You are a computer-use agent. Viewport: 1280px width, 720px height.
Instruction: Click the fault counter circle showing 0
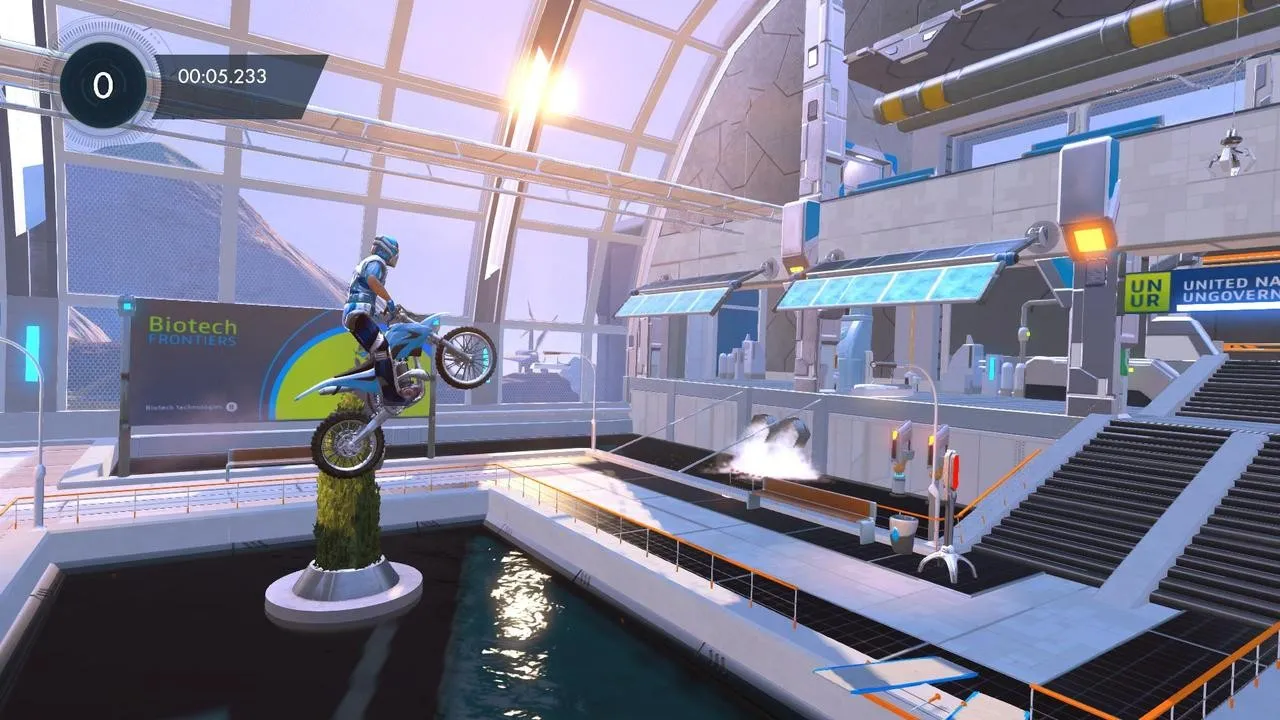pos(100,83)
